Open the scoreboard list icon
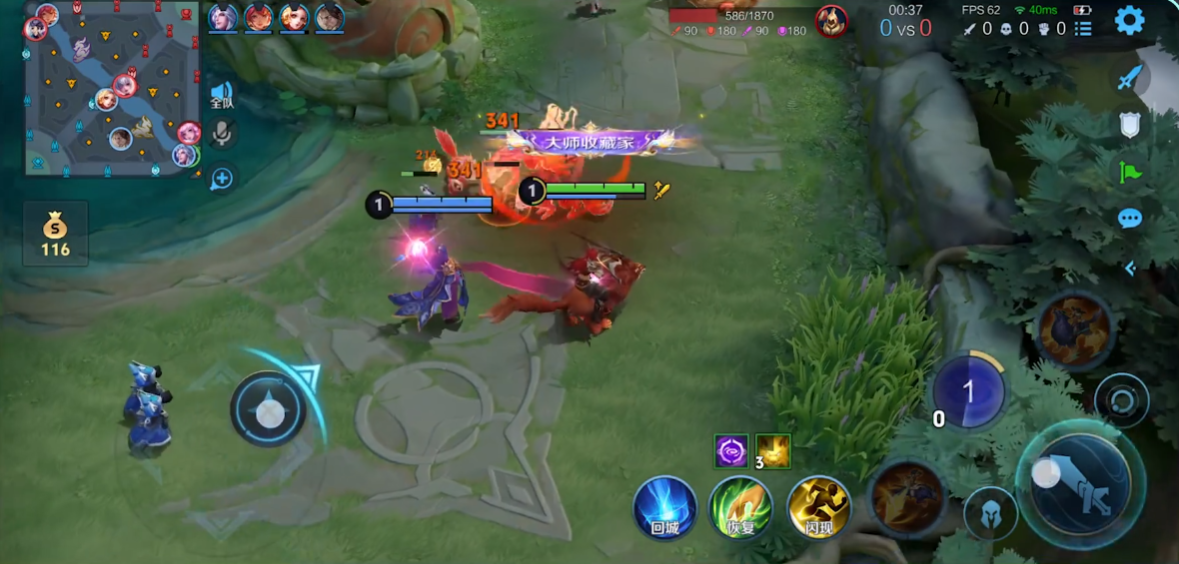 [x=1083, y=29]
